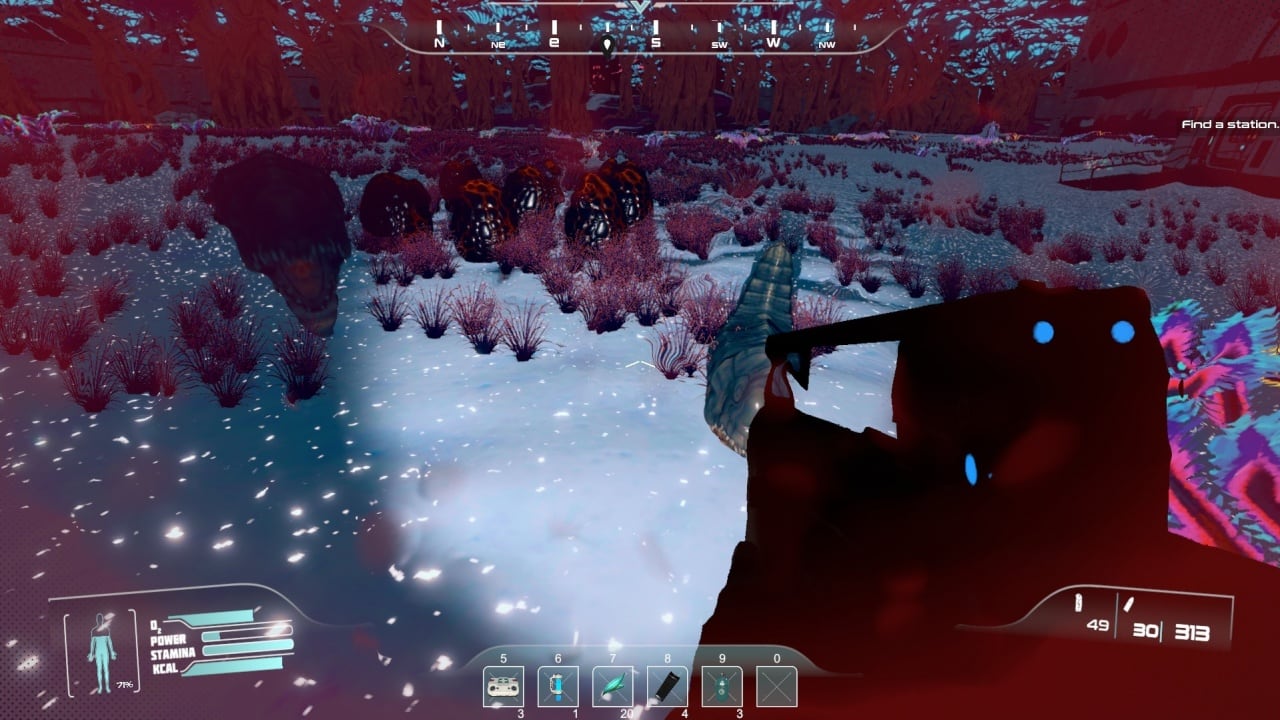The height and width of the screenshot is (720, 1280).
Task: Pick the teal gadget in slot 9
Action: coord(721,687)
